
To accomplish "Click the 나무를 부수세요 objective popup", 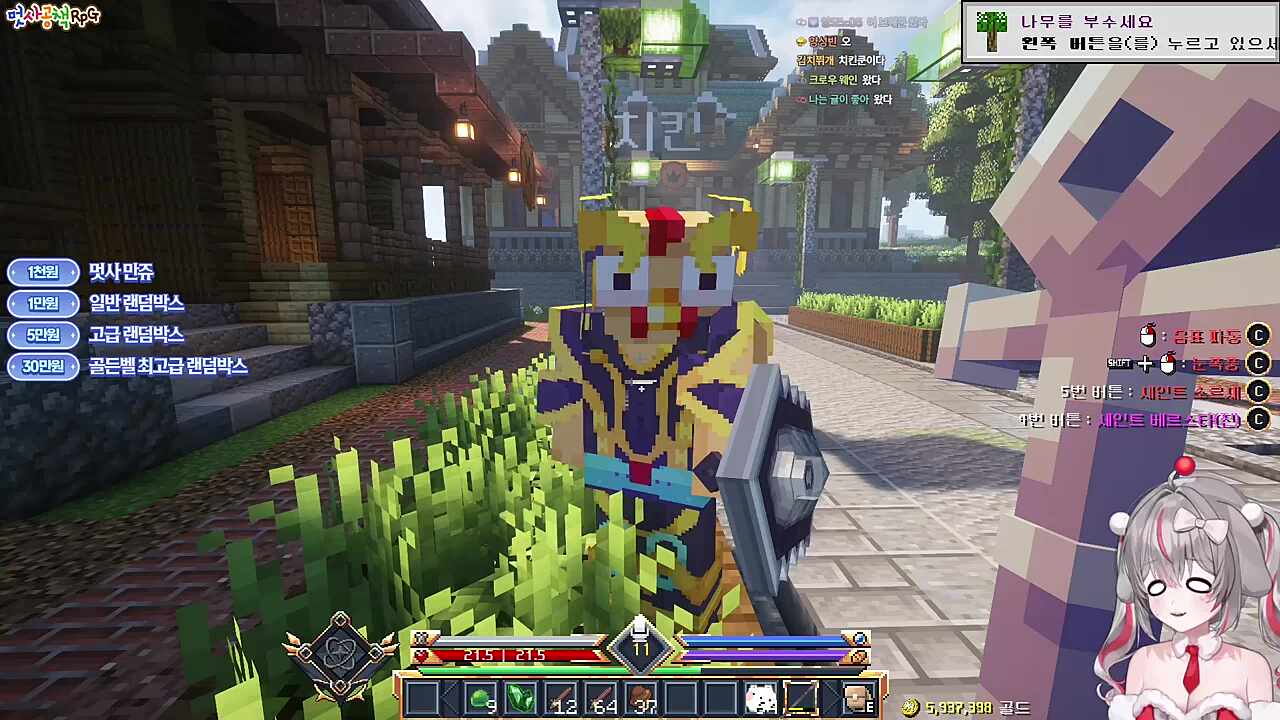I will [x=1120, y=32].
